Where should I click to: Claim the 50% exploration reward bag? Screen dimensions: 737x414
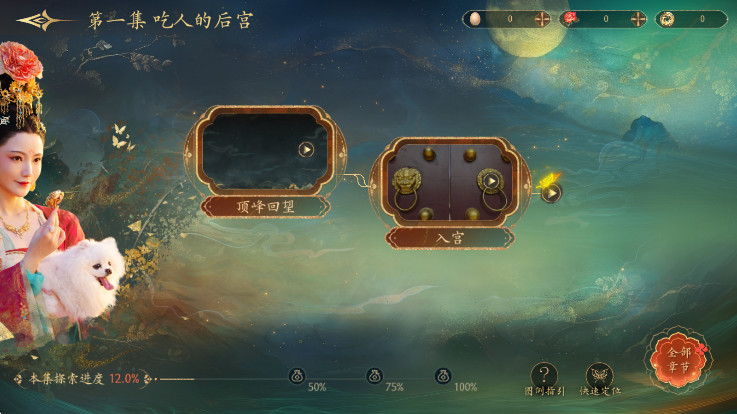[297, 376]
